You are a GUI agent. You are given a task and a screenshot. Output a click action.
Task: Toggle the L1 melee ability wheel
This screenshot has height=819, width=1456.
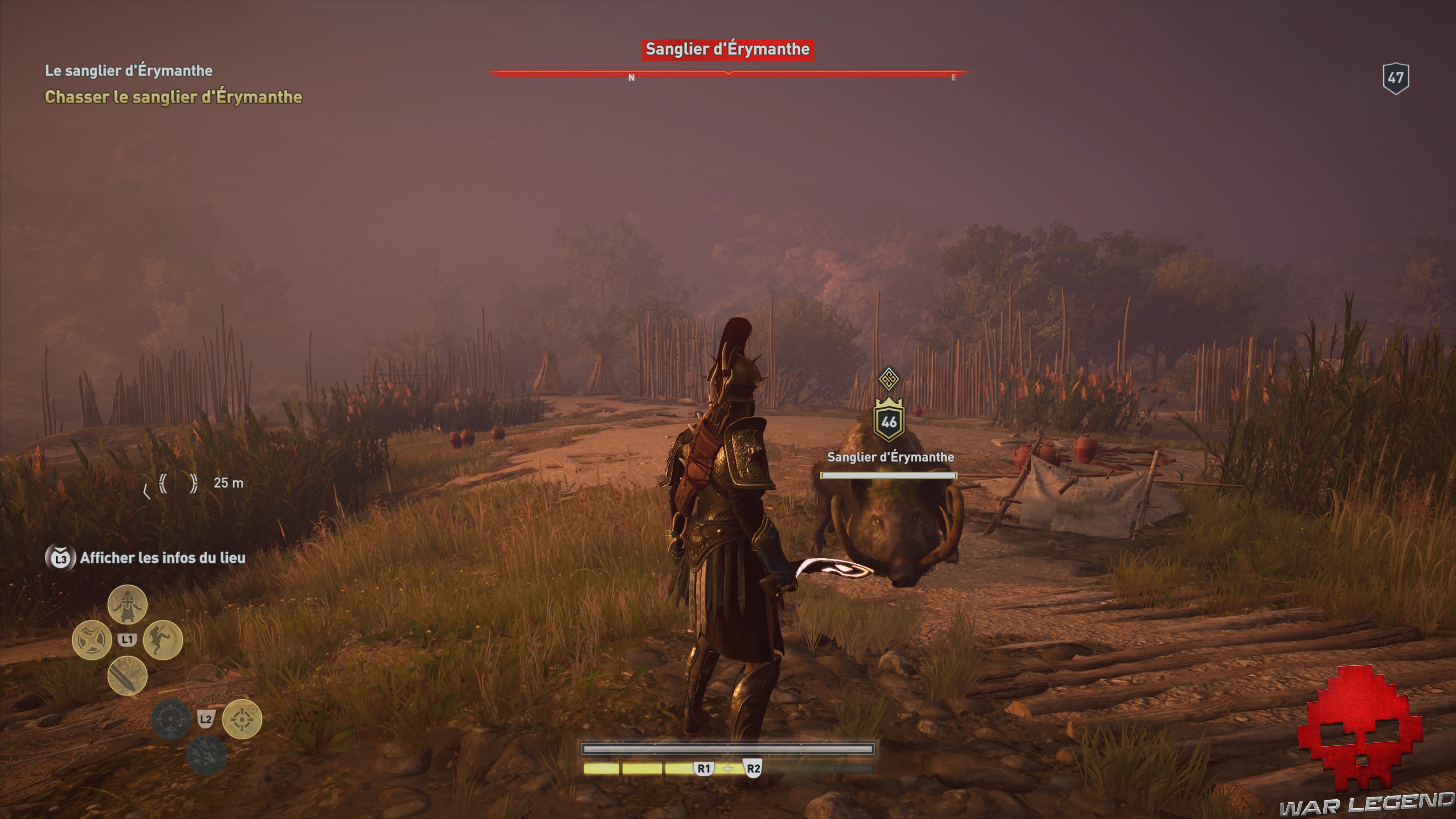coord(128,640)
